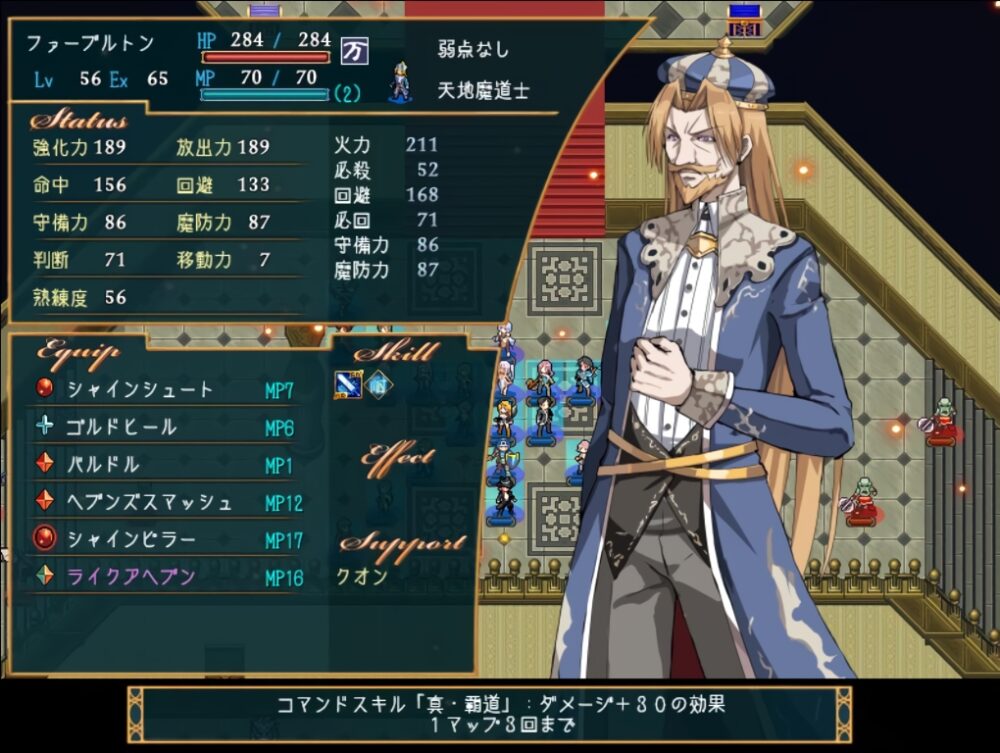Click the diamond-shaped skill icon
The height and width of the screenshot is (753, 1000).
pos(378,384)
